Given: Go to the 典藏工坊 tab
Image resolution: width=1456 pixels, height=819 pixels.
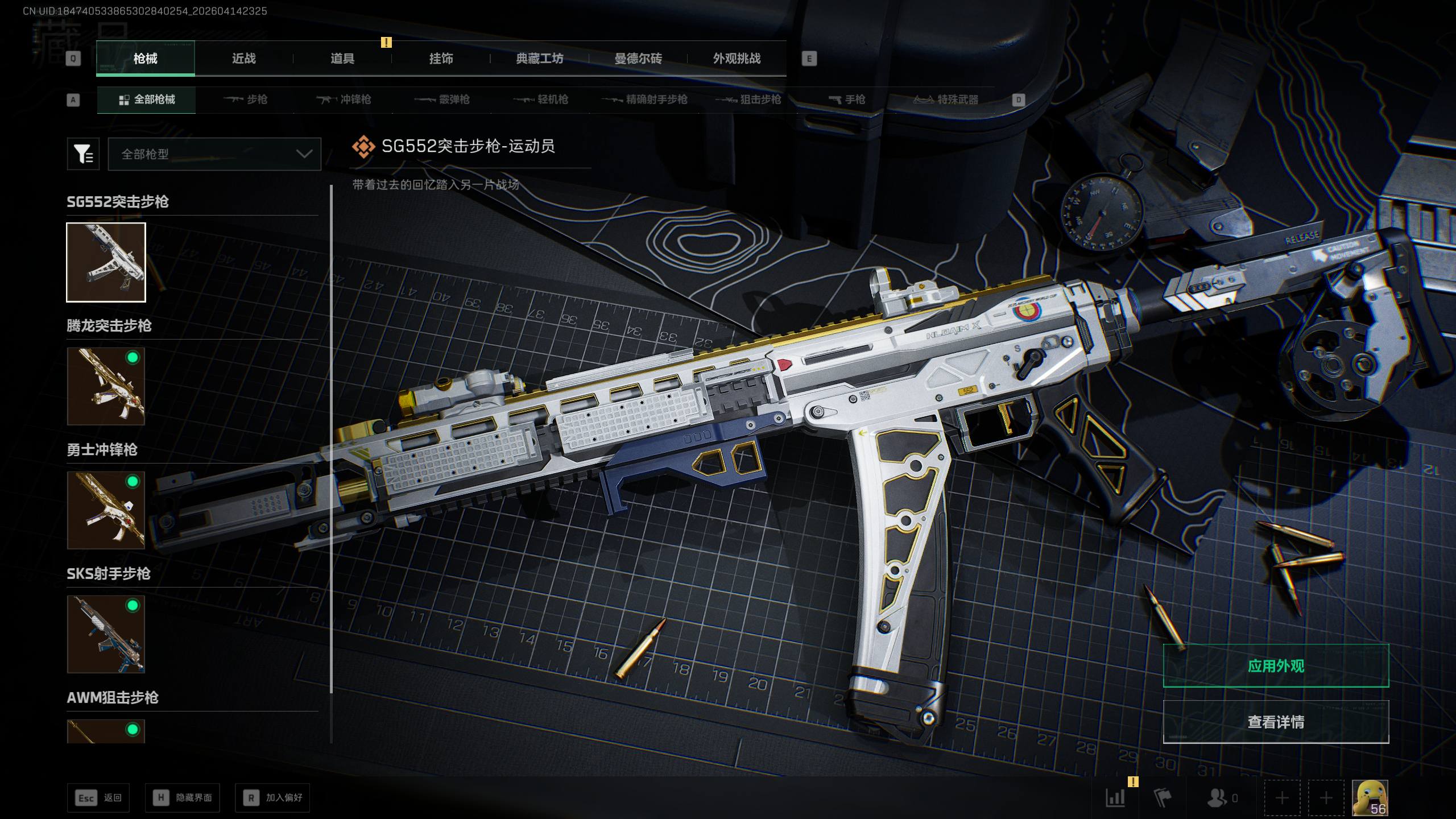Looking at the screenshot, I should [x=539, y=59].
